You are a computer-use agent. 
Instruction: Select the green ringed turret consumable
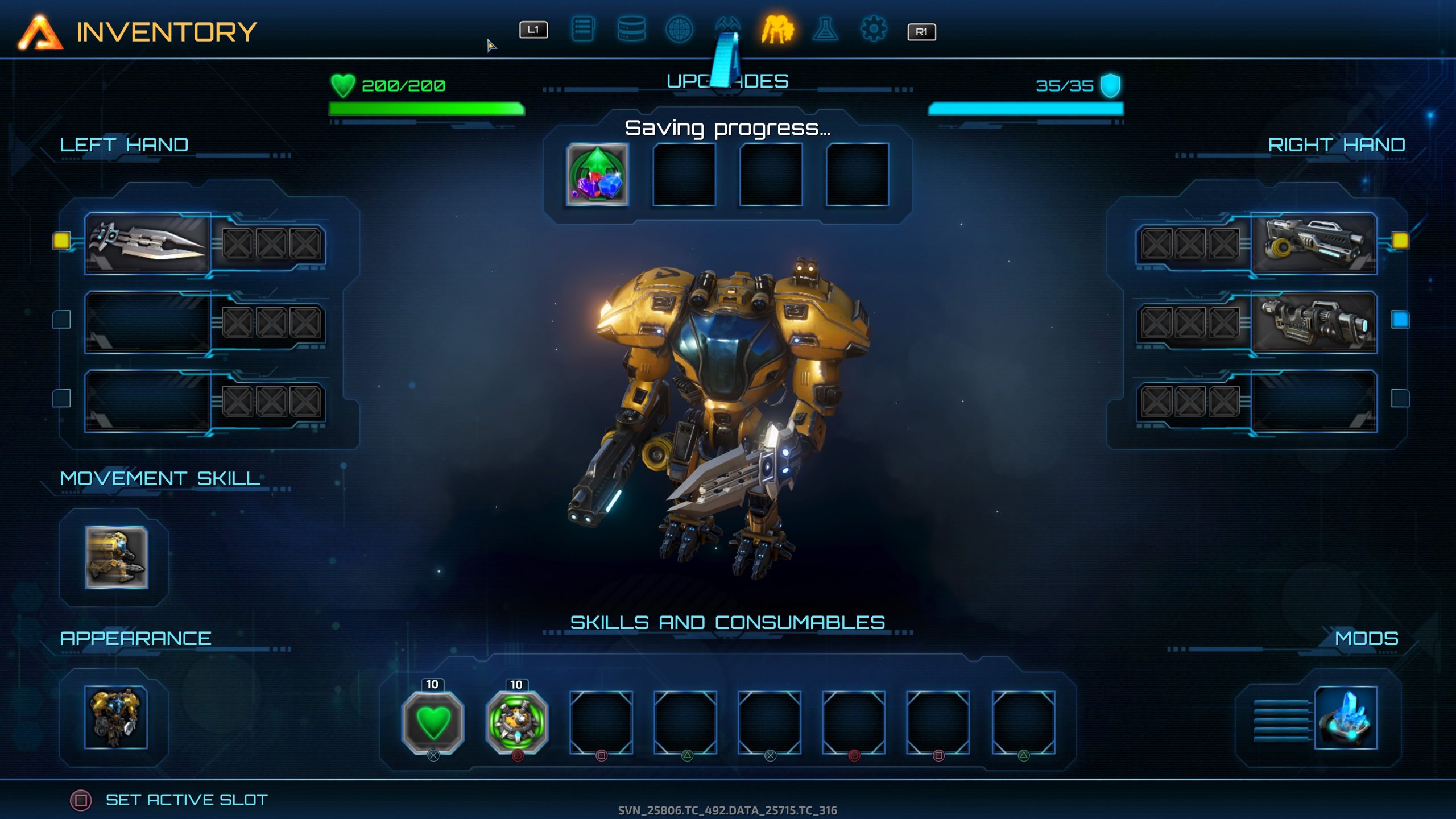[x=517, y=722]
